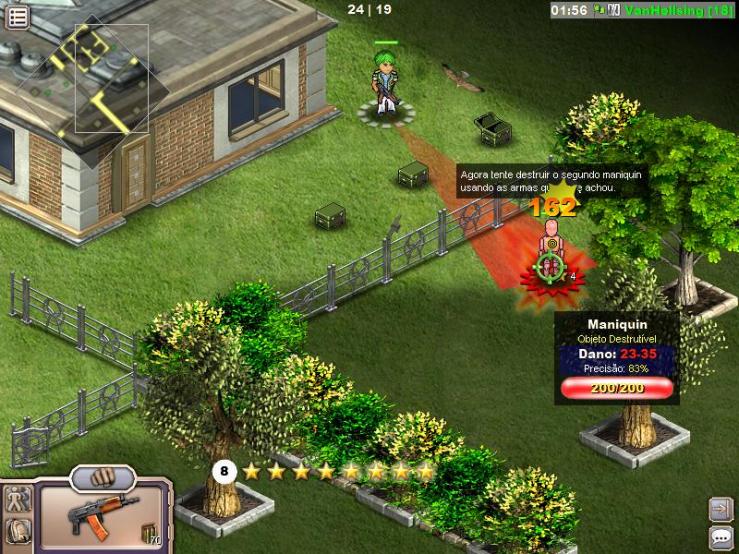
Task: Select the AK rifle weapon slot
Action: pos(98,515)
